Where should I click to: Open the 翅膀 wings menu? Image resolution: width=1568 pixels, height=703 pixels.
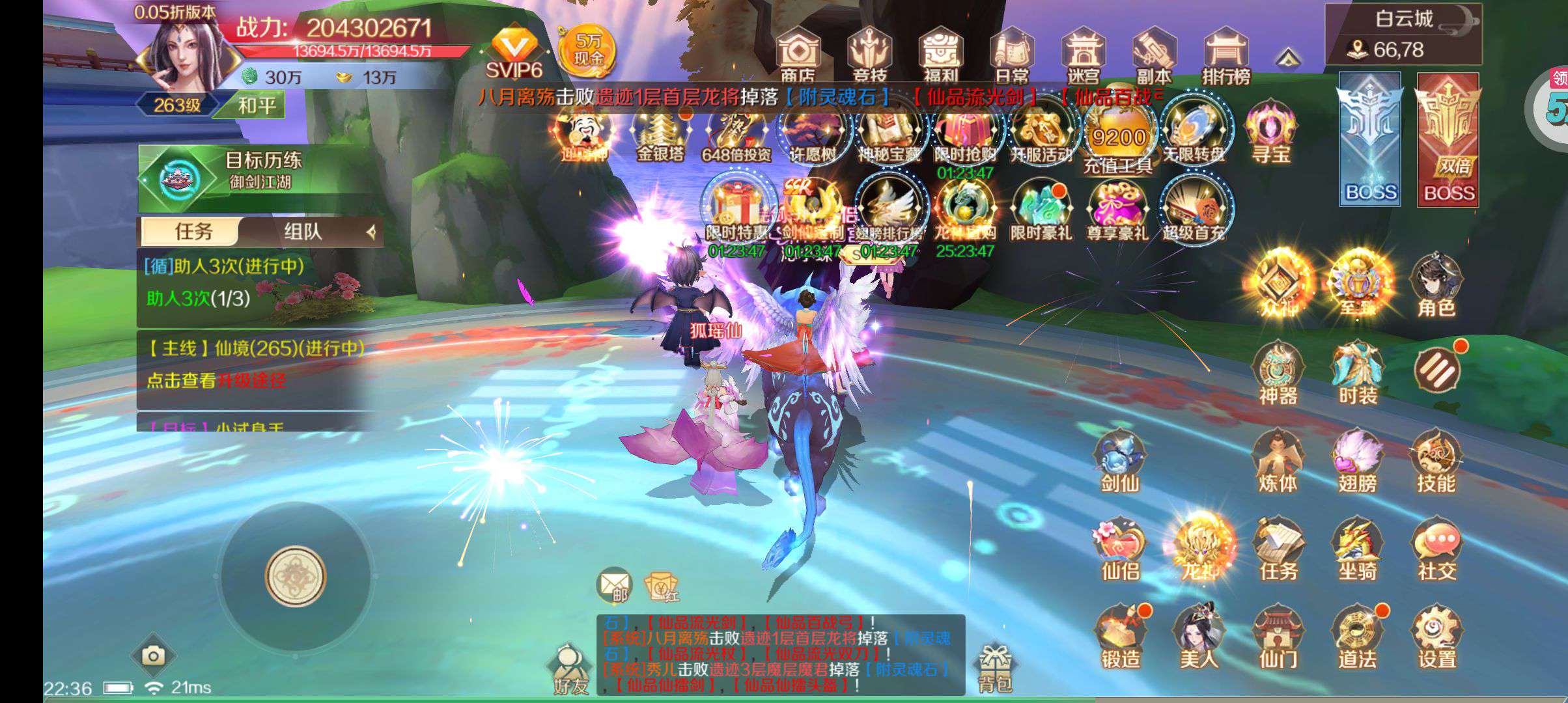[1357, 462]
